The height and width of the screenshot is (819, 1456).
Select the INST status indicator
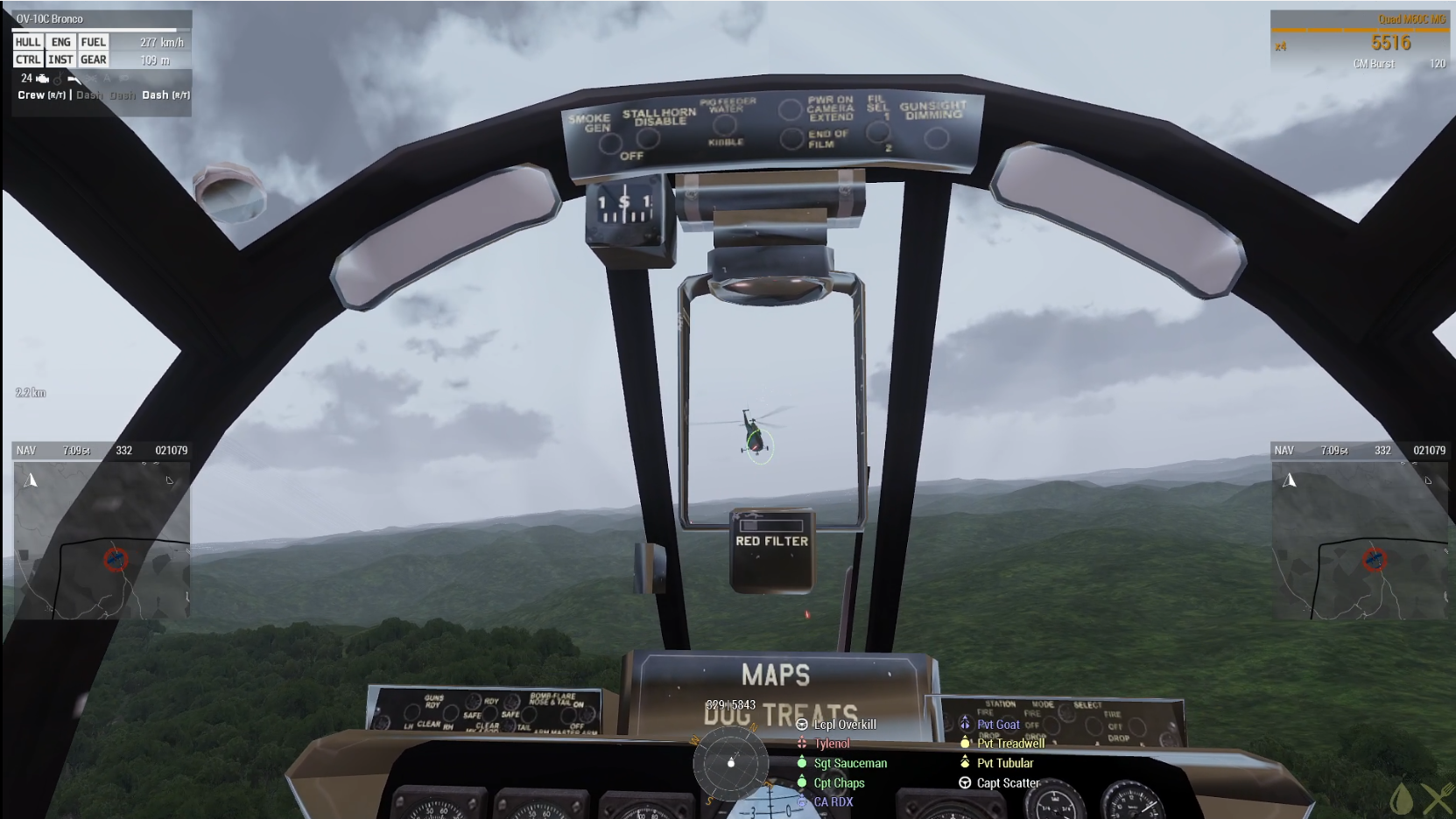click(60, 59)
